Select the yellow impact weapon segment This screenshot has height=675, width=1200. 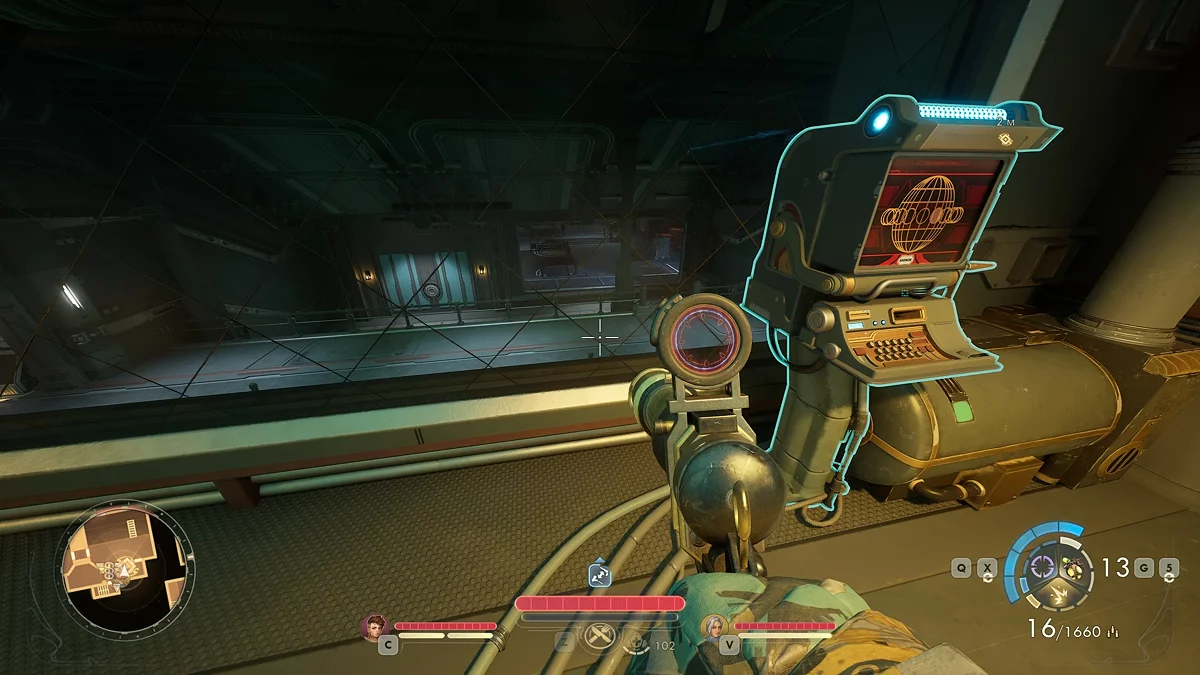(1058, 595)
